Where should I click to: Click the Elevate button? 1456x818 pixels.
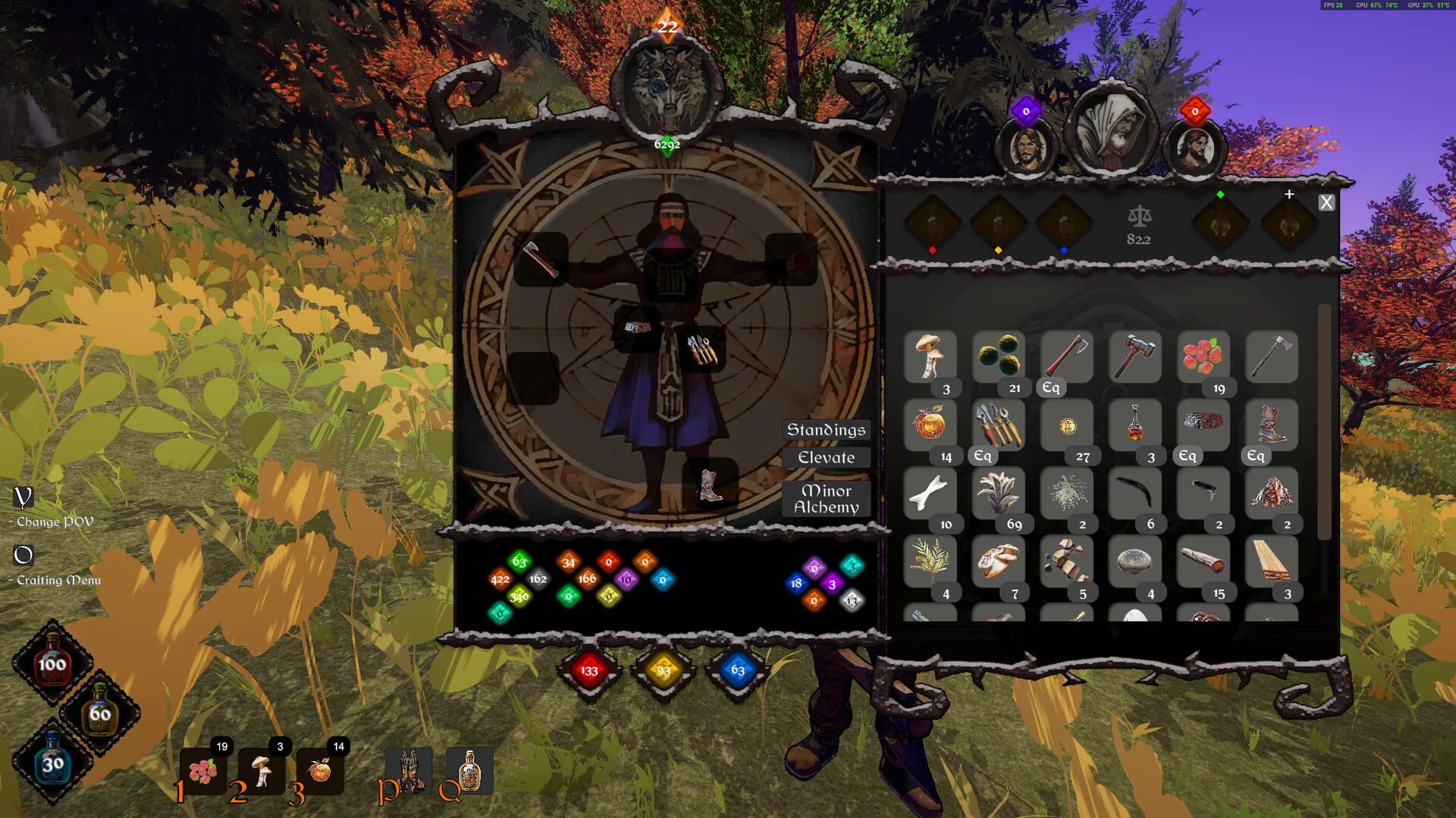pyautogui.click(x=826, y=458)
